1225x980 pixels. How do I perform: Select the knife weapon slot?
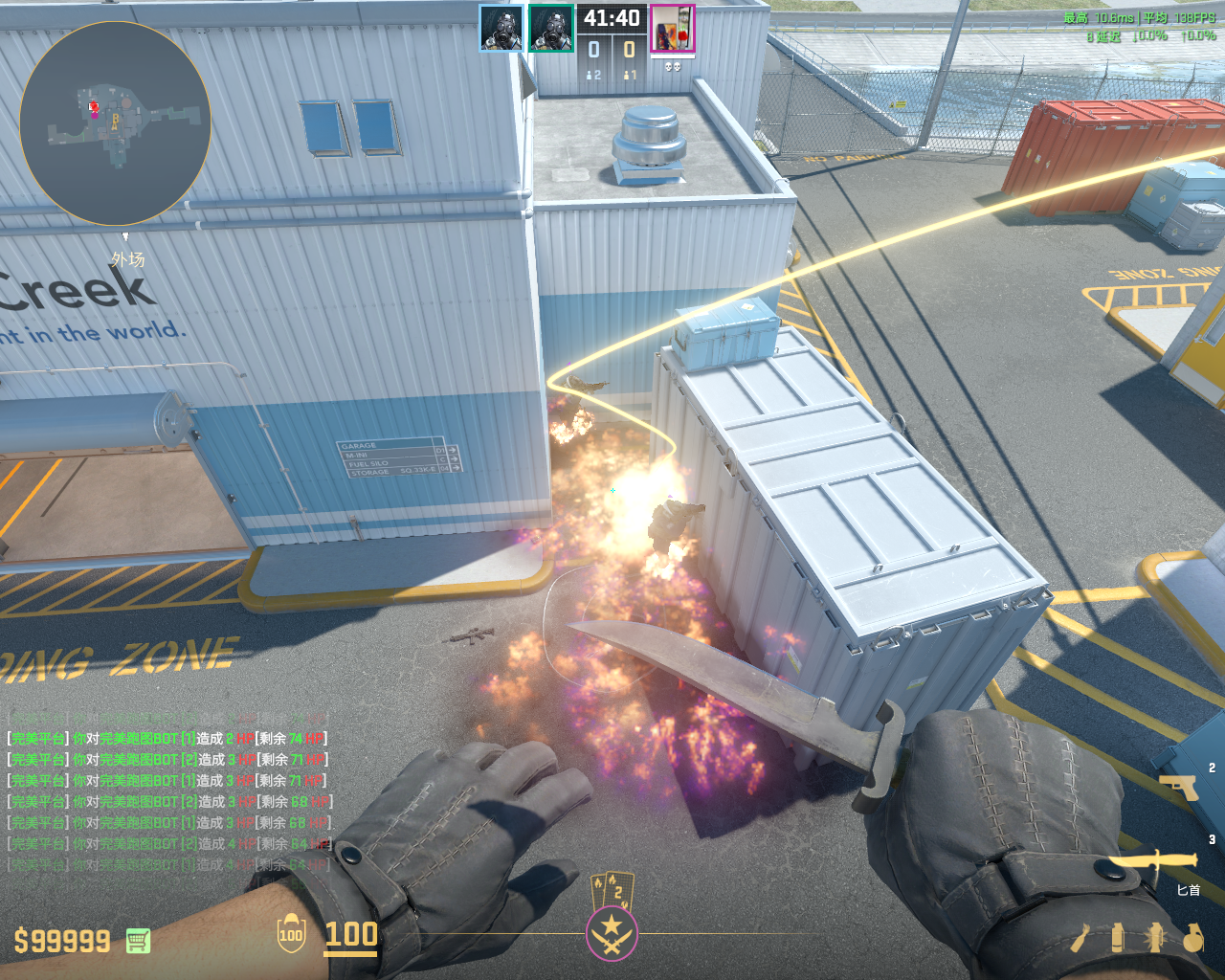pyautogui.click(x=1155, y=864)
